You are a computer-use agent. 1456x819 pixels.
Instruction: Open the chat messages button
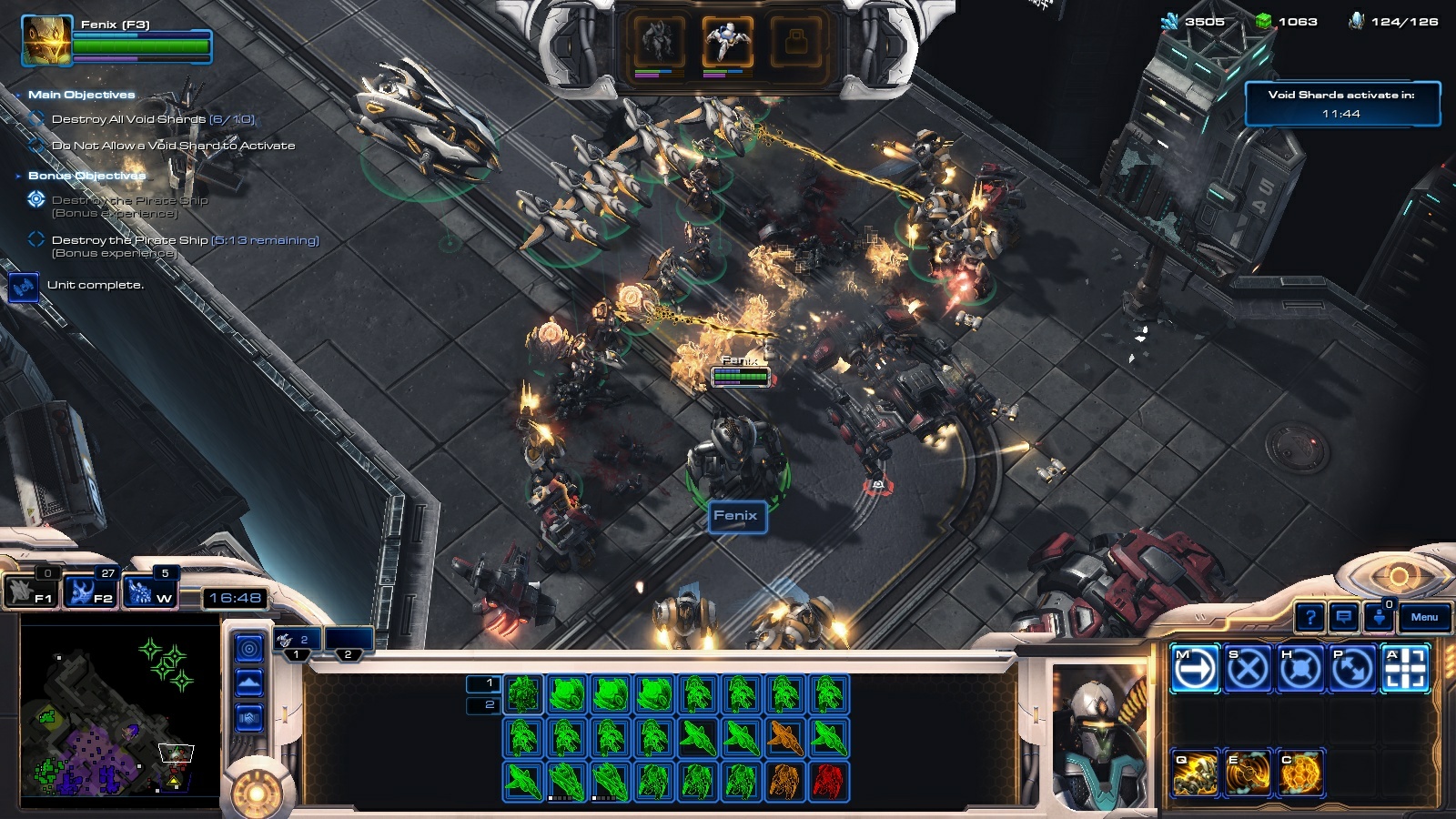pos(1343,618)
